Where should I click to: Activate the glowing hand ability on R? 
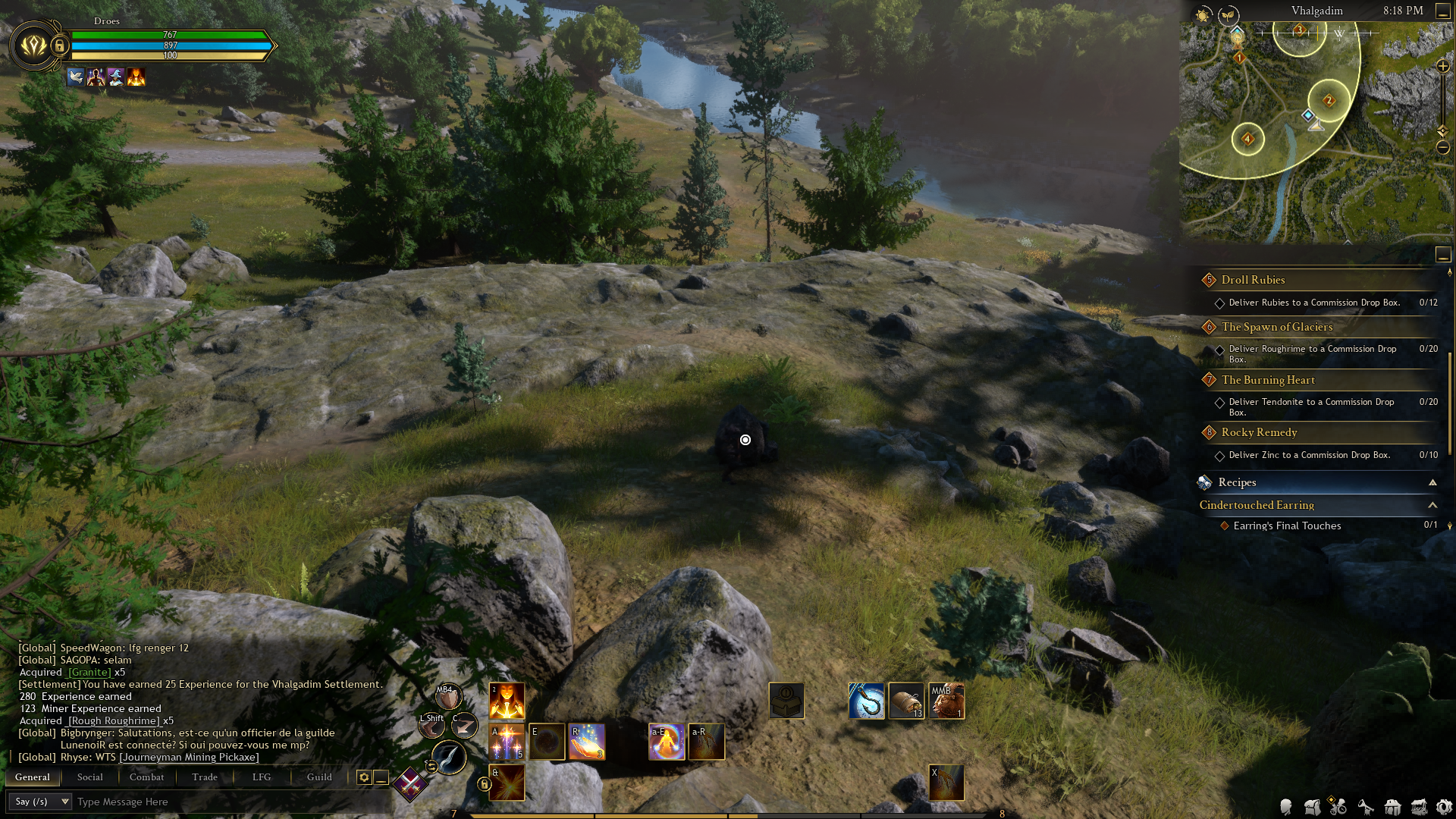[x=587, y=742]
